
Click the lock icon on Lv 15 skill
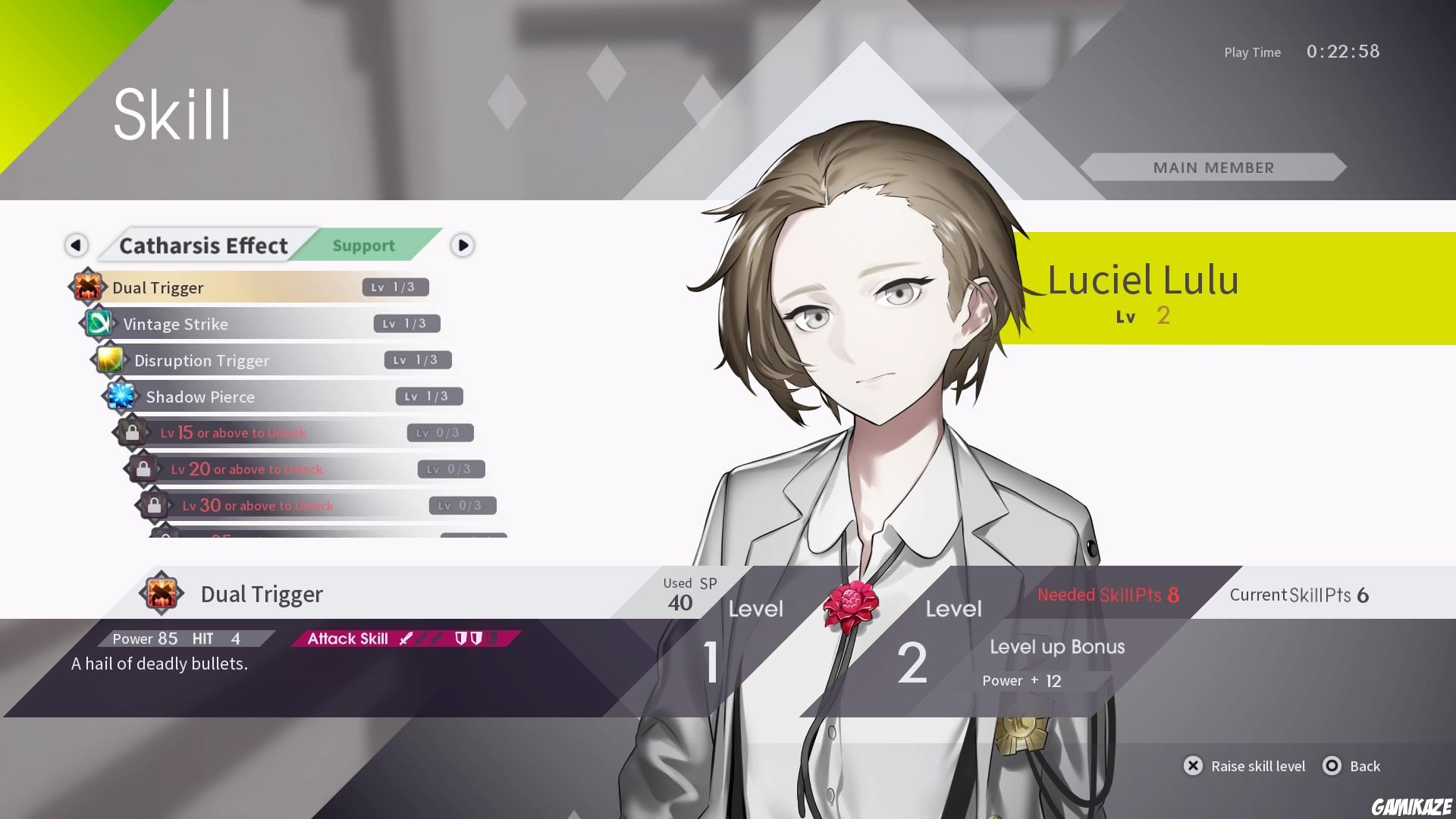pos(133,432)
